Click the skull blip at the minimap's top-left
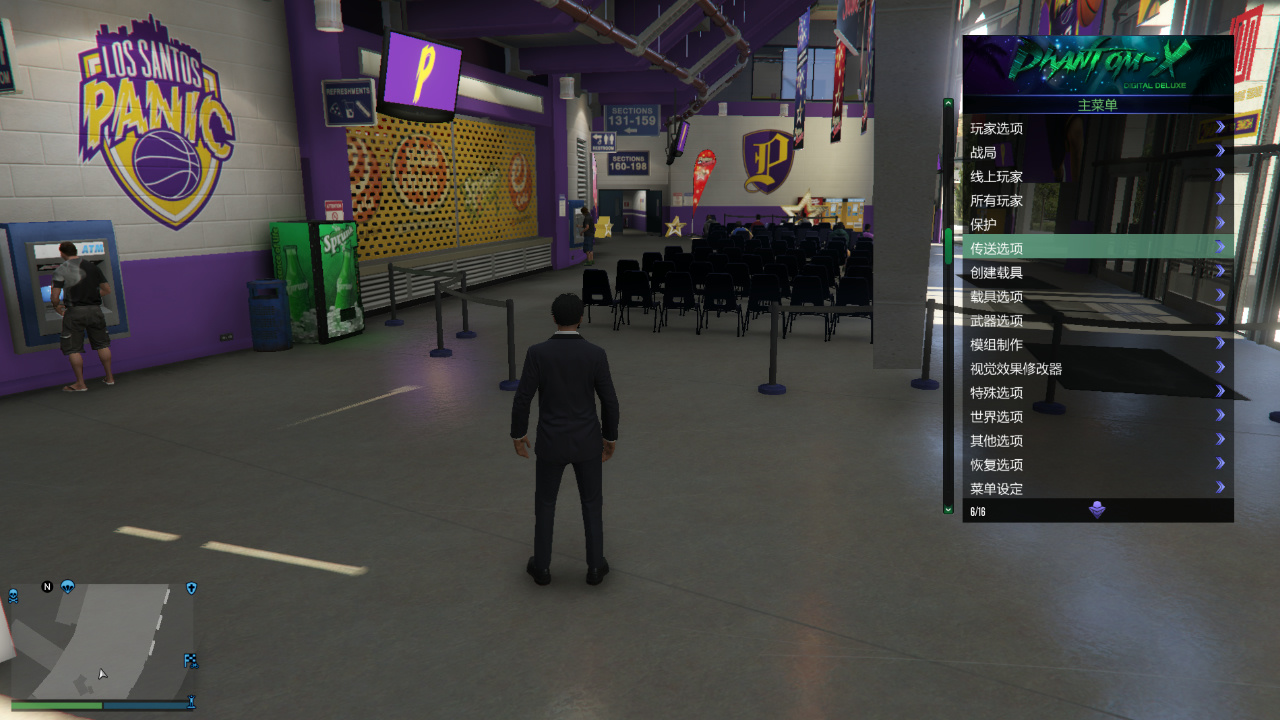This screenshot has height=720, width=1280. 13,595
